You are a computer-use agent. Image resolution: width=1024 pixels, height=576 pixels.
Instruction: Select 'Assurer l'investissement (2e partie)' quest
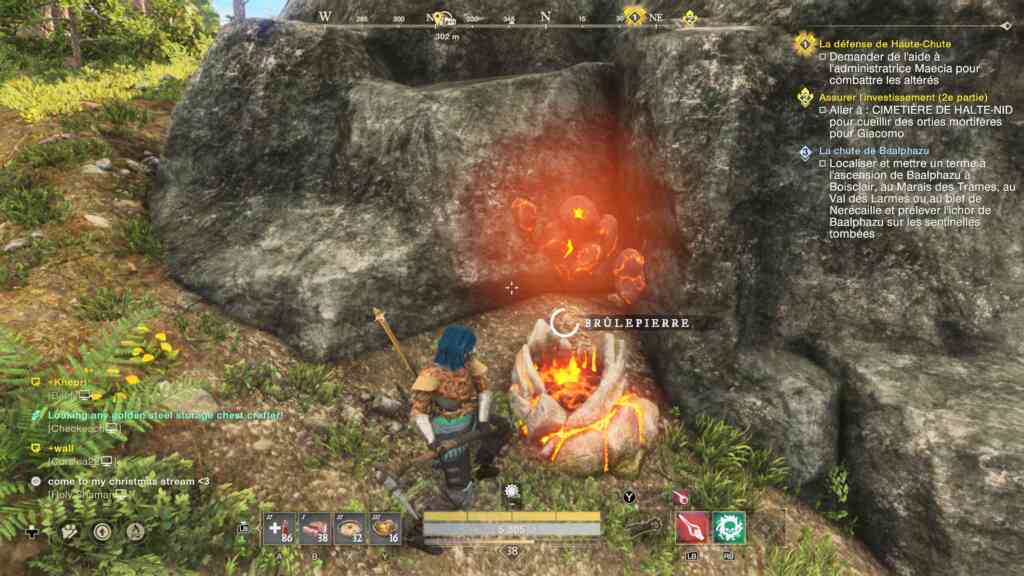(890, 97)
